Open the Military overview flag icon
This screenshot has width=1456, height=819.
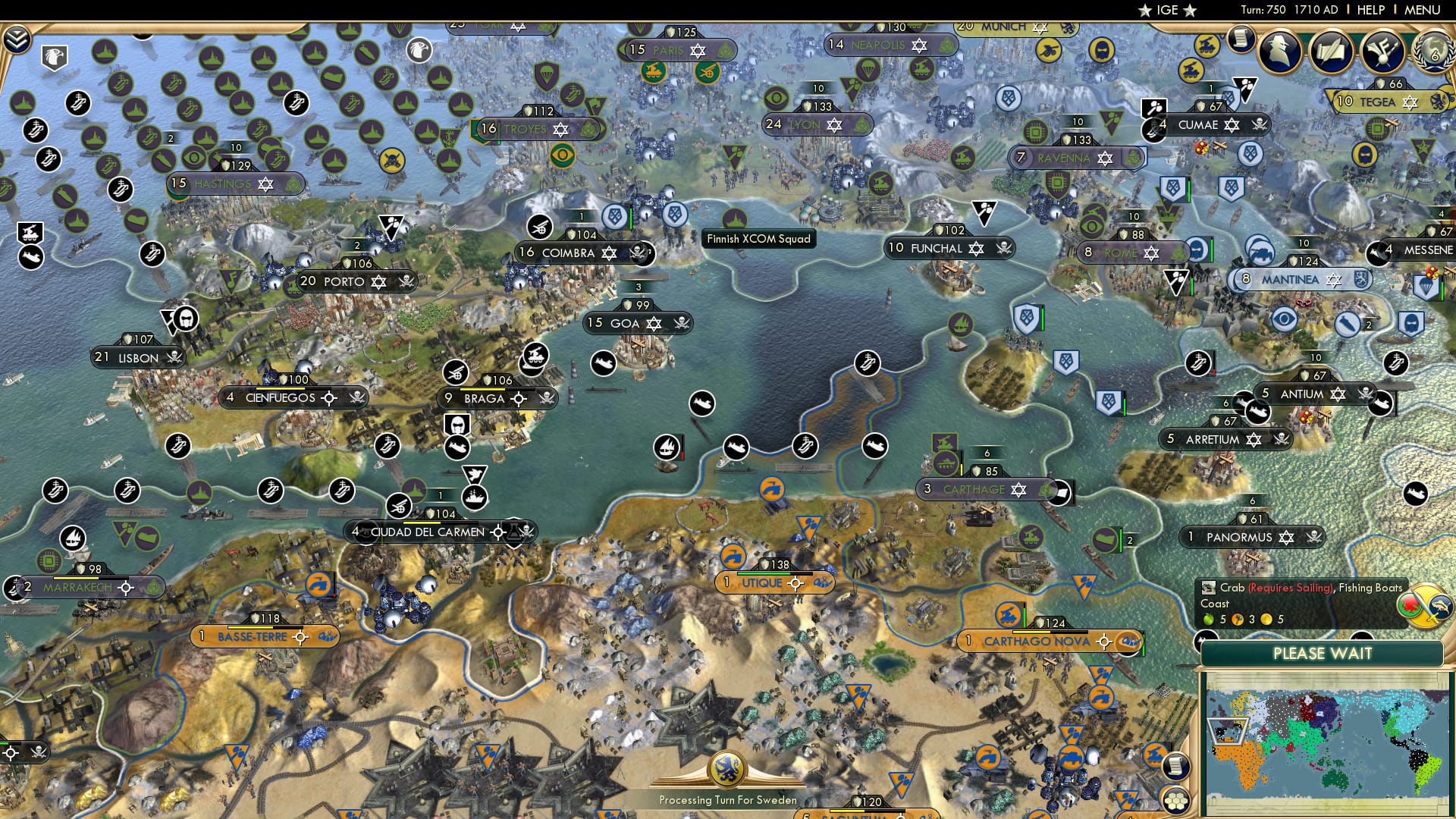click(1383, 53)
